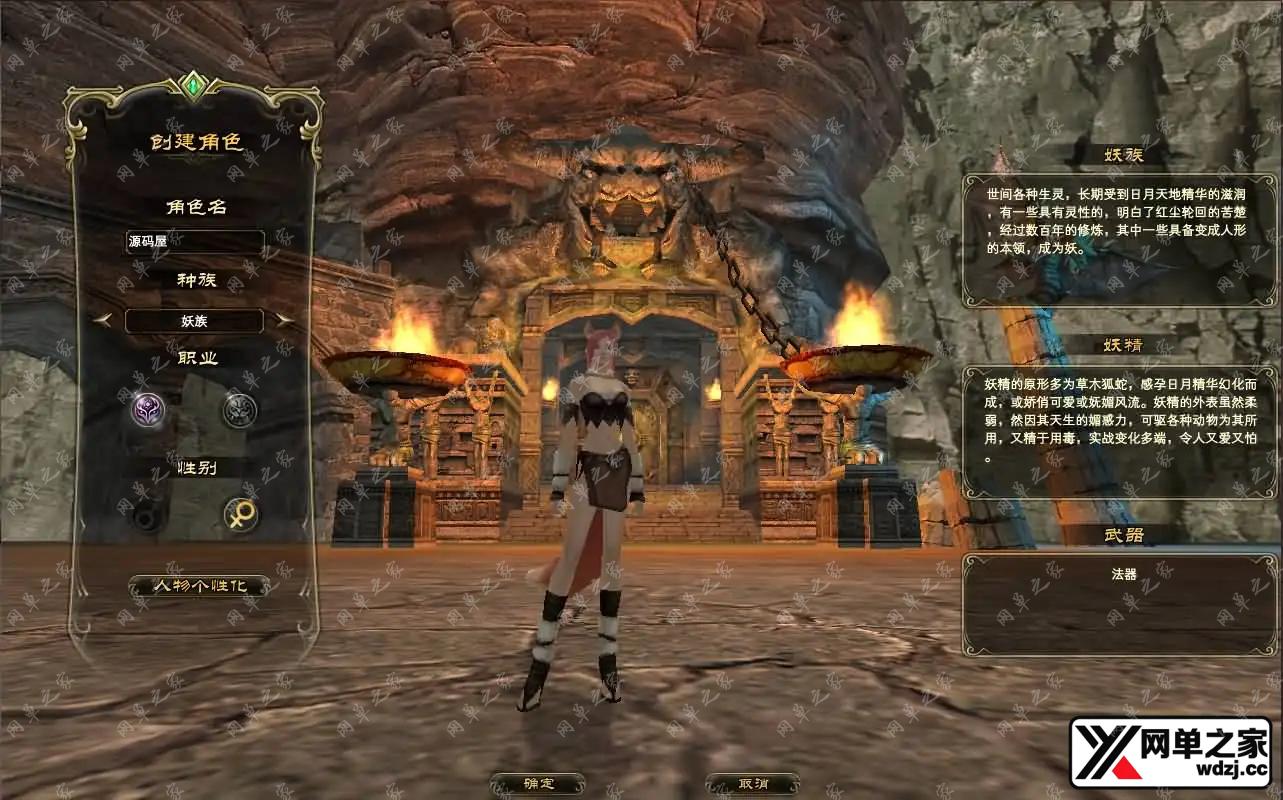Confirm character creation with 确定
The width and height of the screenshot is (1283, 800).
[537, 784]
